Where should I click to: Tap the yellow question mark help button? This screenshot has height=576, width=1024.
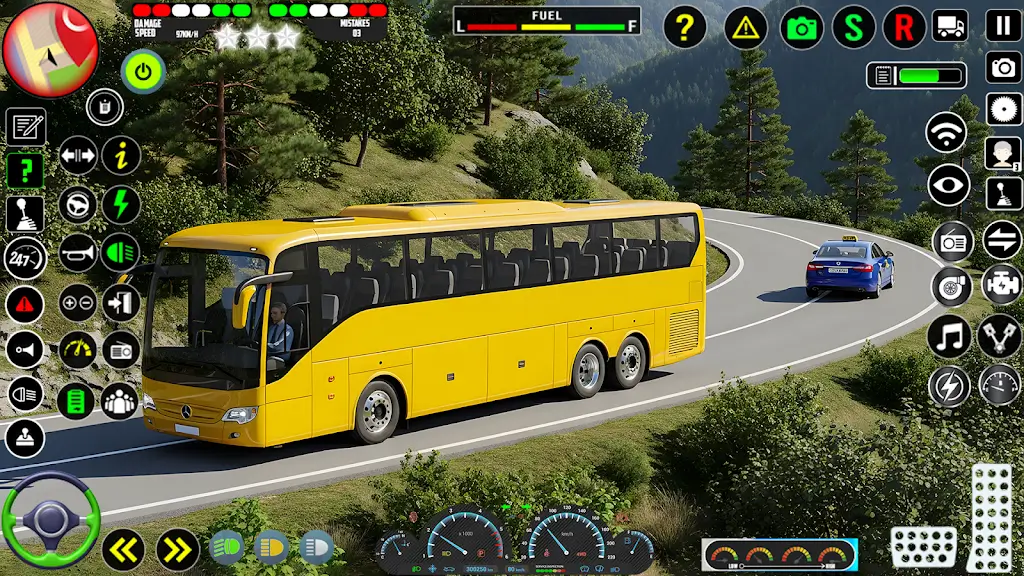pos(684,27)
